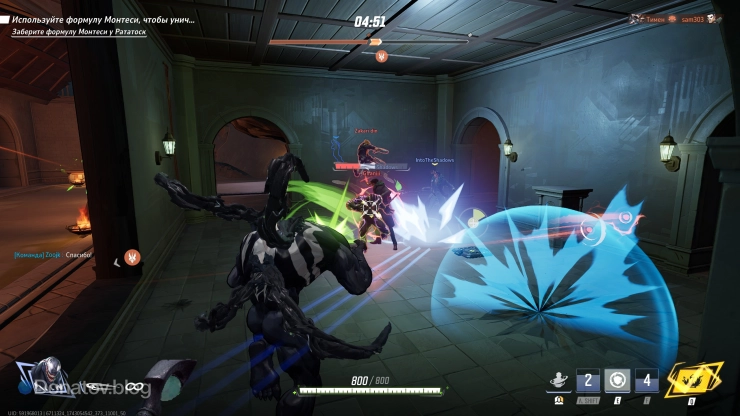Select the ability icon showing cooldown 4

point(645,381)
